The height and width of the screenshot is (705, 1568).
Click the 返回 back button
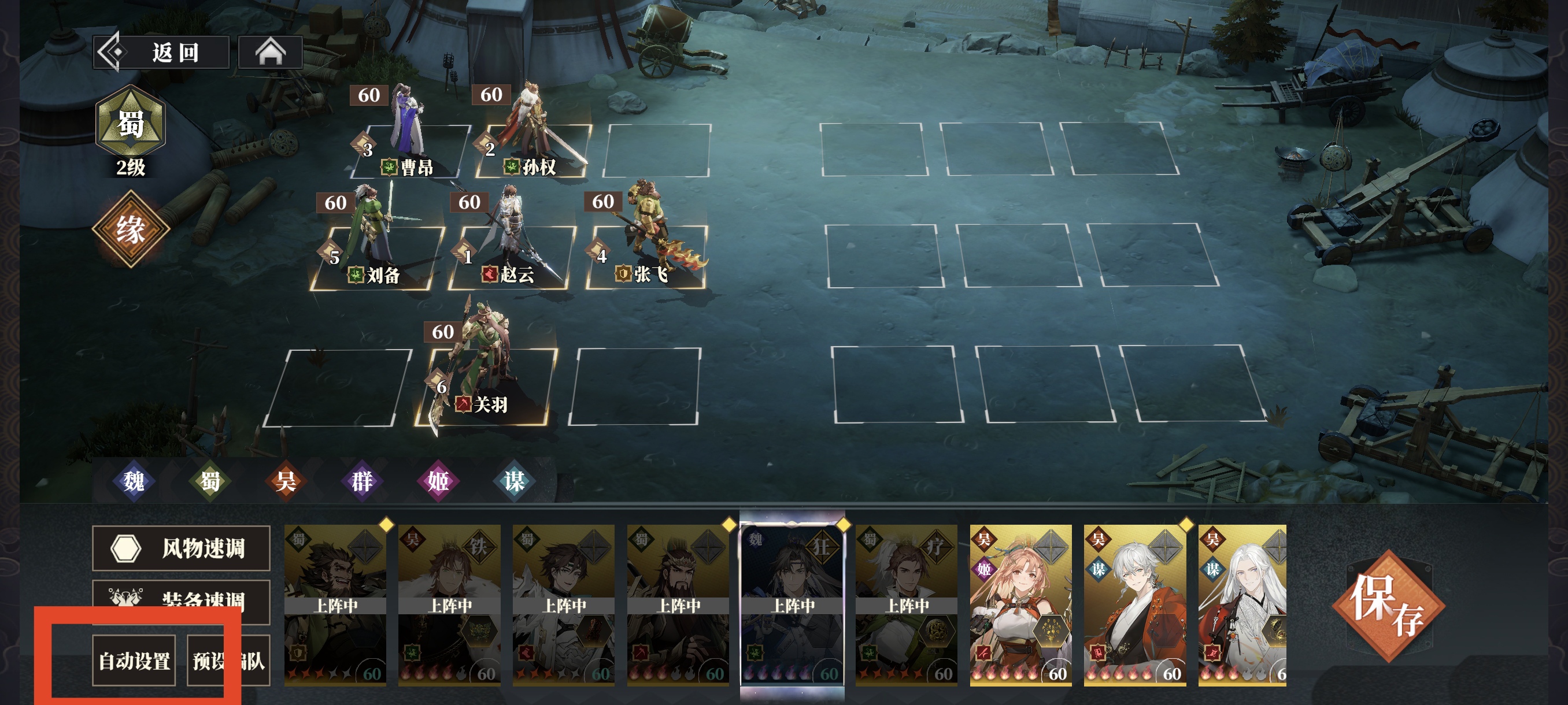click(x=161, y=53)
